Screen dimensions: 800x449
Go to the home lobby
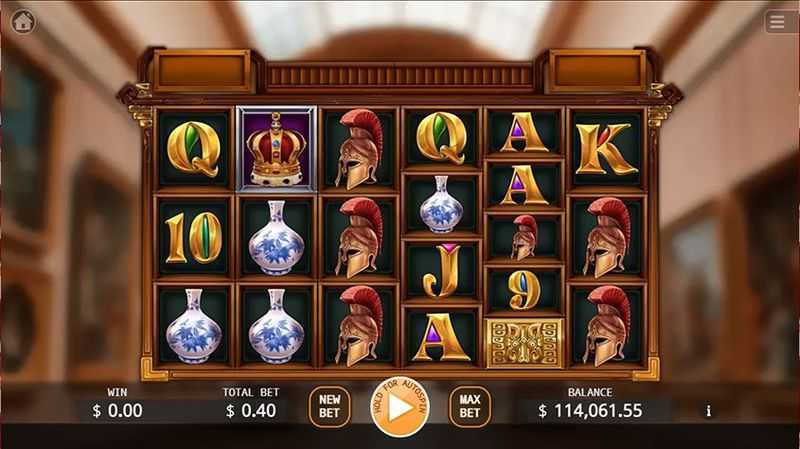22,22
